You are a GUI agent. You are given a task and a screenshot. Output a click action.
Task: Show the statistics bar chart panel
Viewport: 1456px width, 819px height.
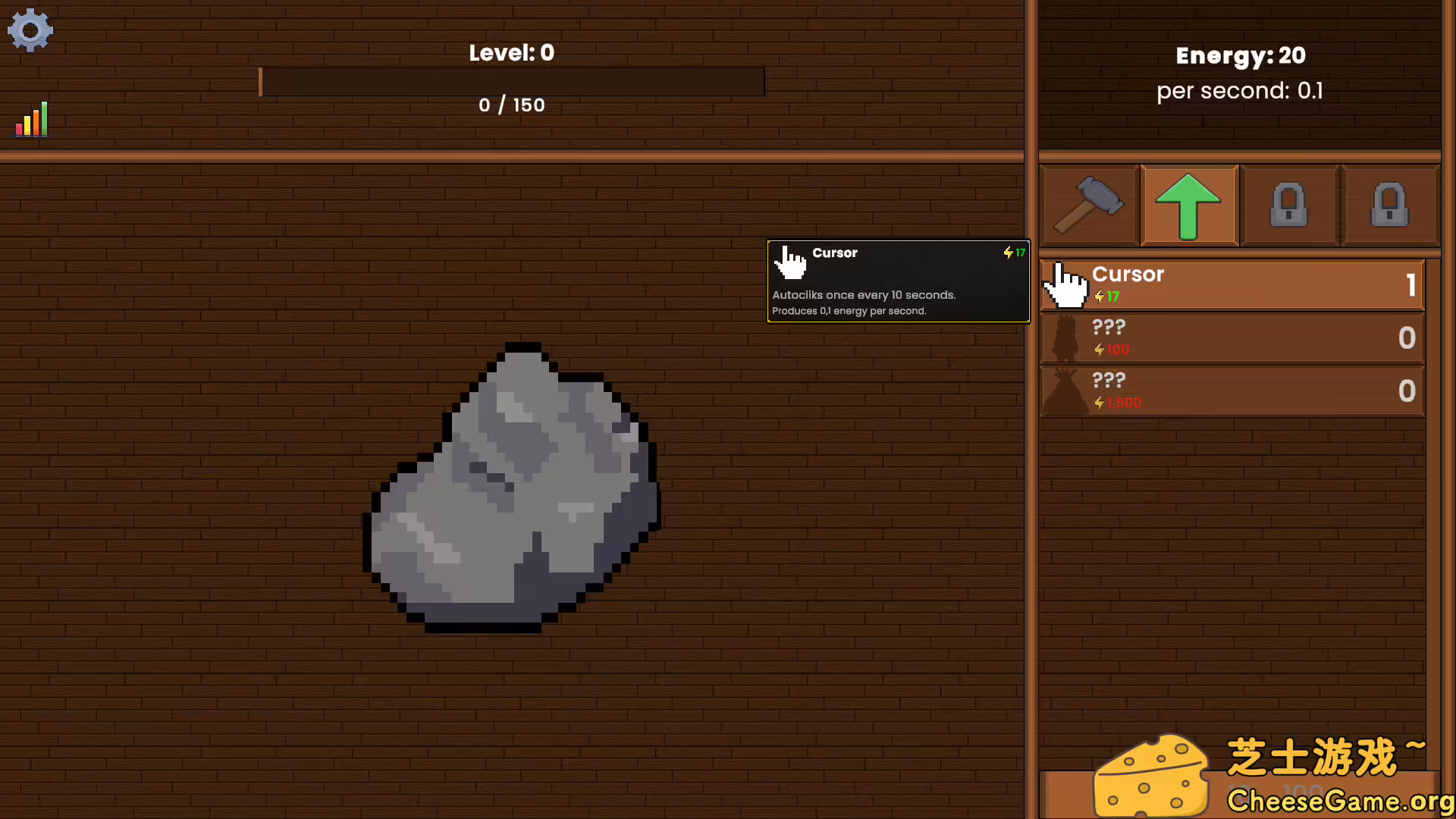[32, 120]
